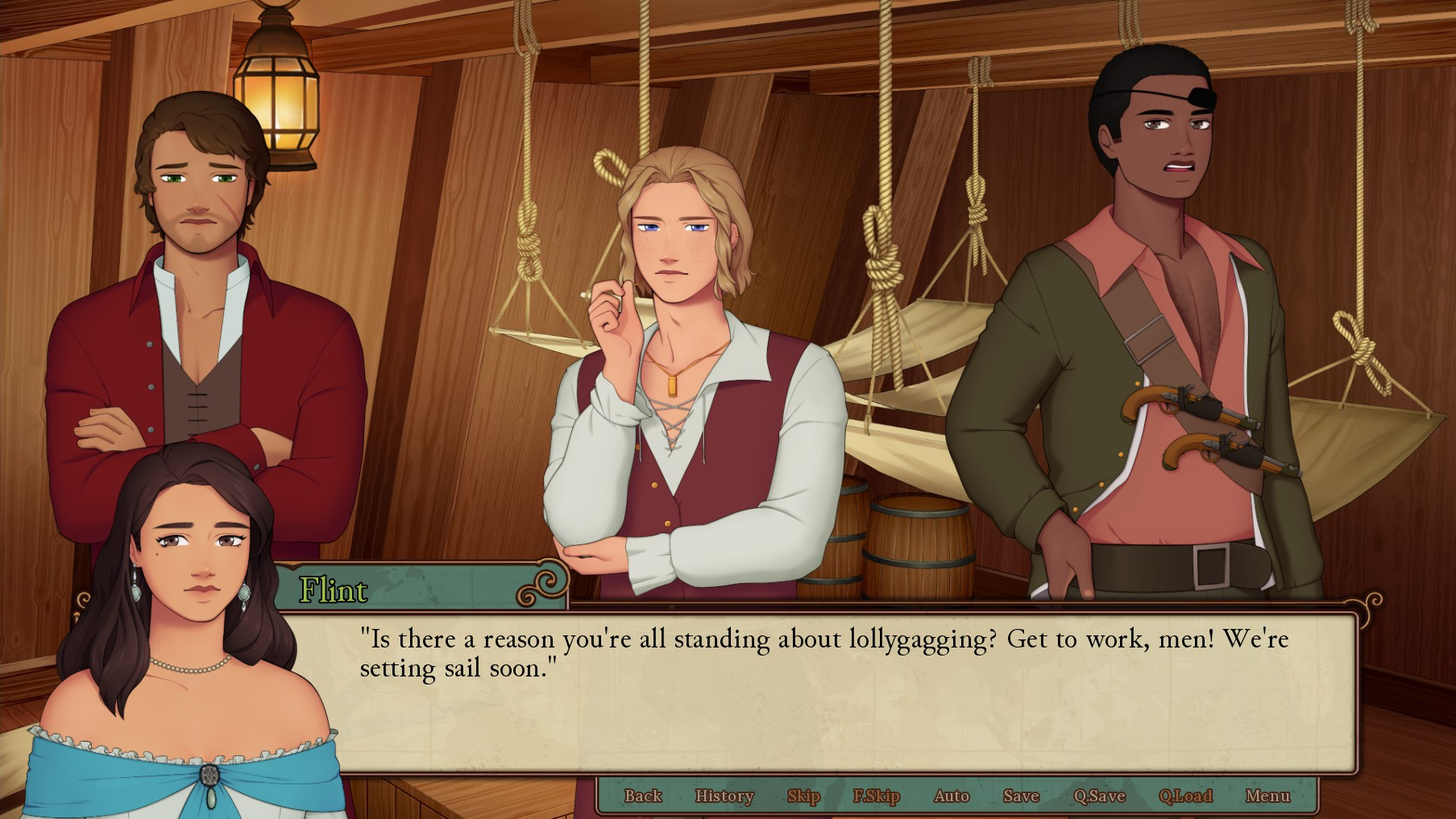Open the dialogue History log
This screenshot has width=1456, height=819.
click(724, 796)
